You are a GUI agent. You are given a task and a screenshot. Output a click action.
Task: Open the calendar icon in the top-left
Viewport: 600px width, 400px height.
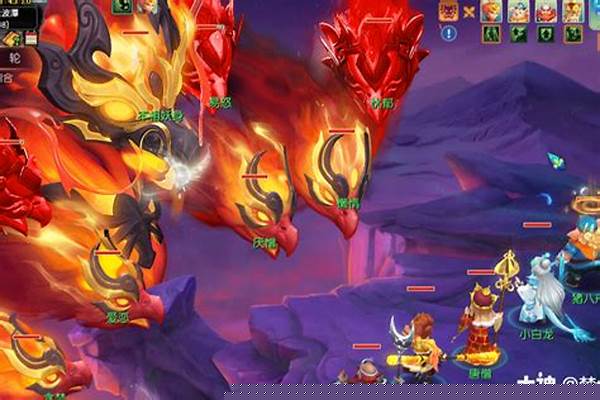pos(31,38)
